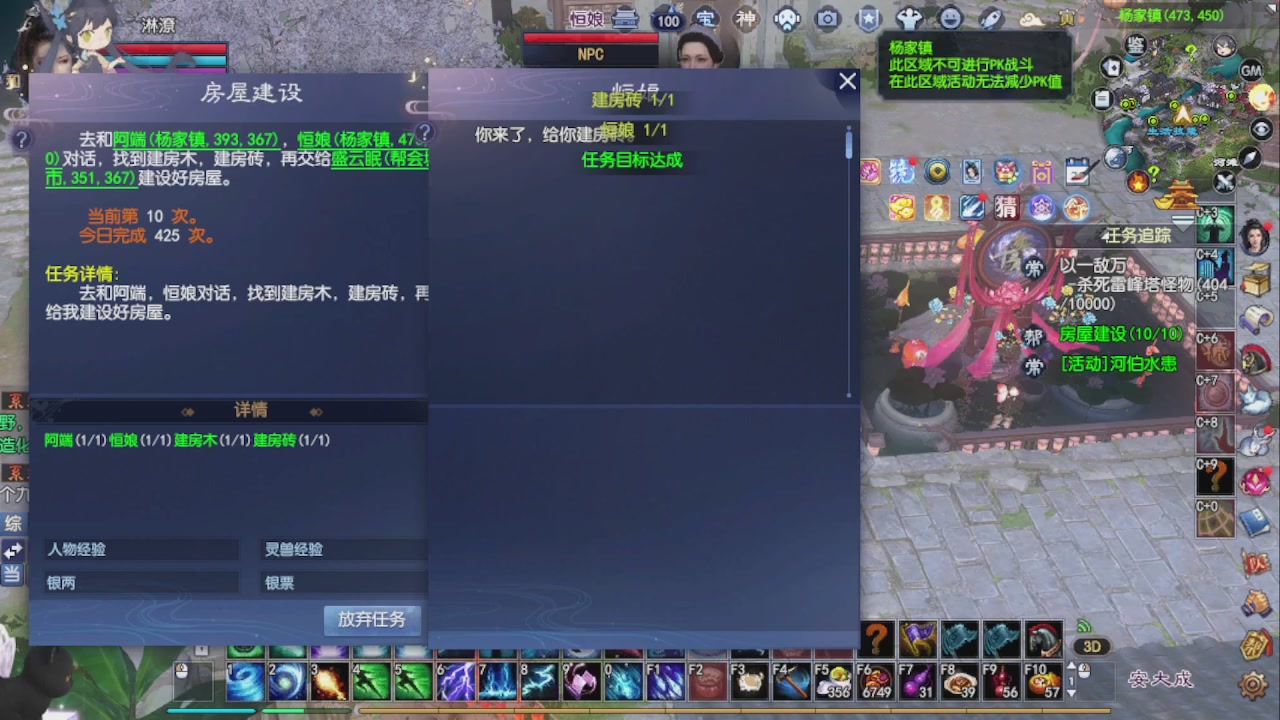Open the camera screenshot icon in the top bar
Screen dimensions: 1280x720
(x=829, y=20)
